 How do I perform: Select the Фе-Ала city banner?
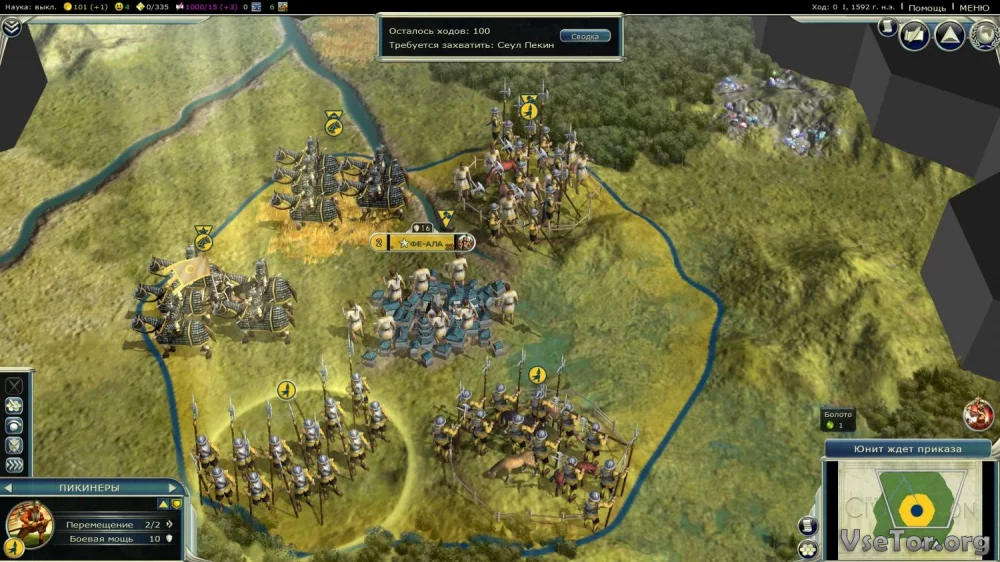(420, 243)
